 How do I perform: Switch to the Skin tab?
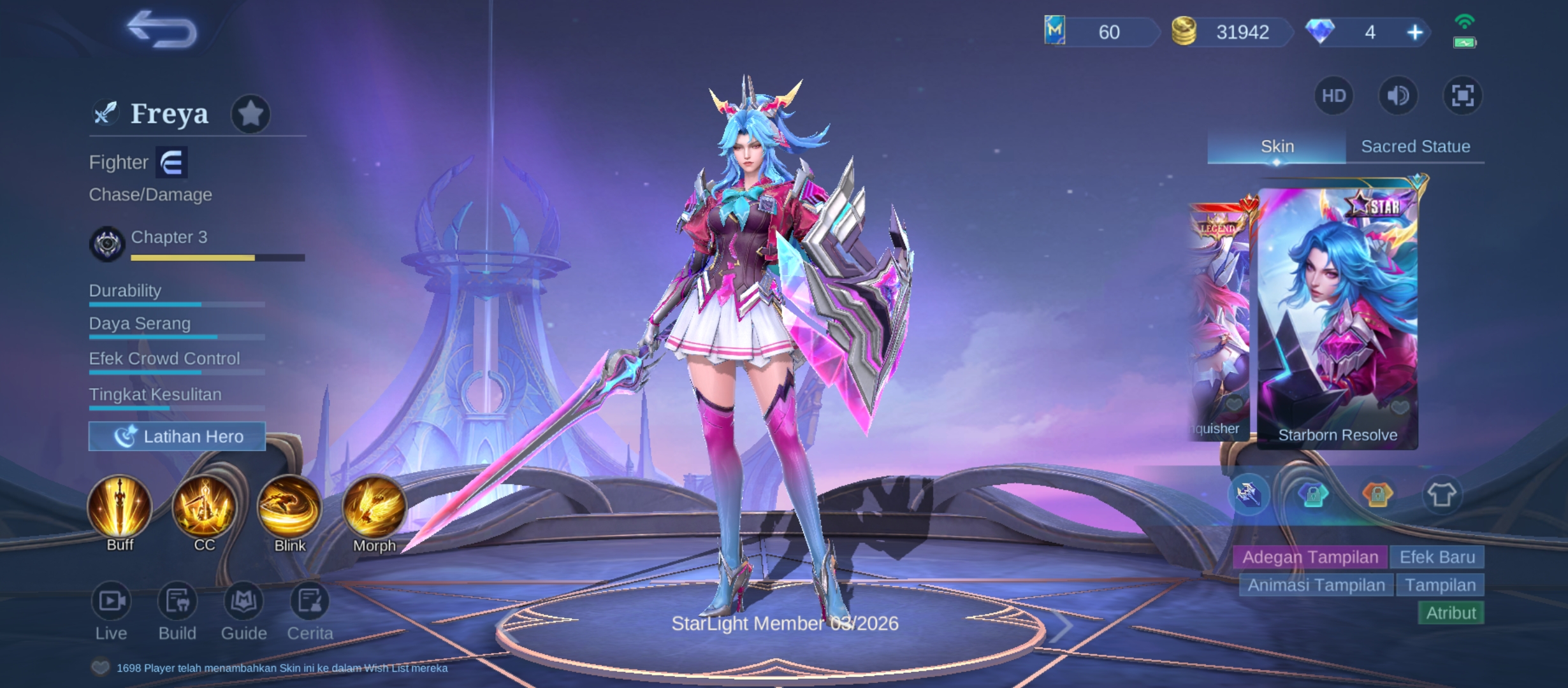pos(1277,146)
